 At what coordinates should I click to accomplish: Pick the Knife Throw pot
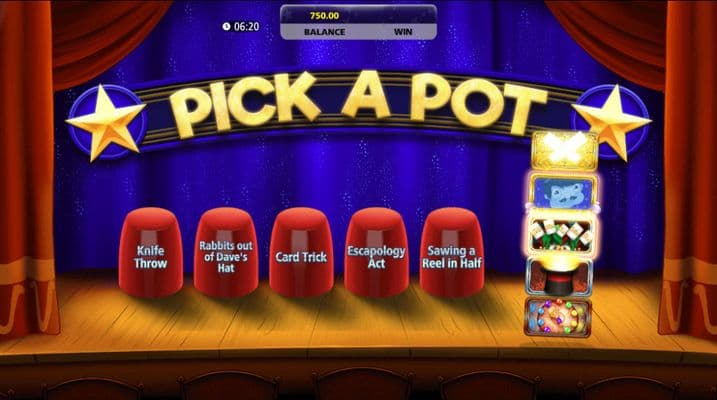pos(150,253)
